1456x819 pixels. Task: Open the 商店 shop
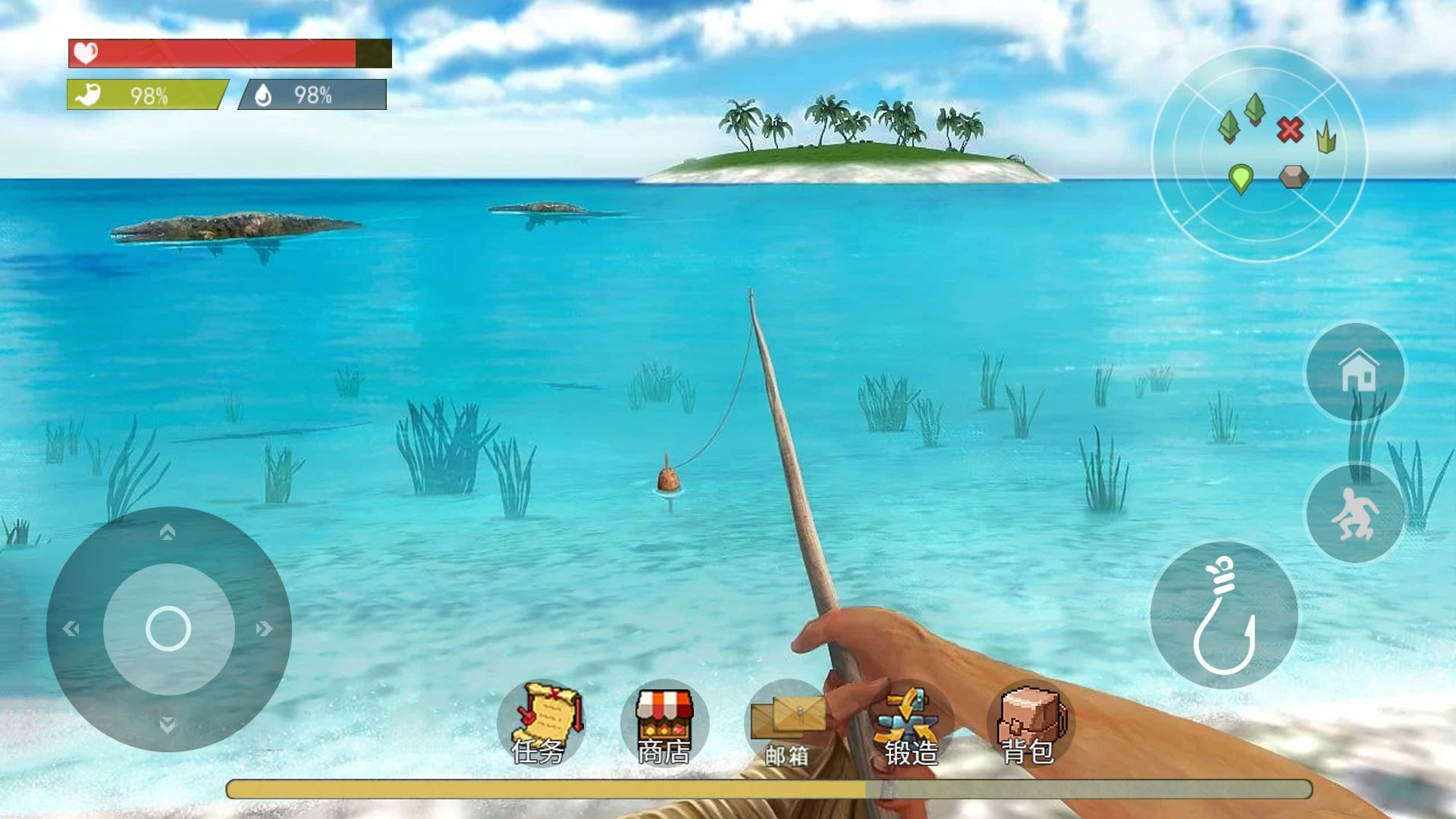click(x=664, y=723)
